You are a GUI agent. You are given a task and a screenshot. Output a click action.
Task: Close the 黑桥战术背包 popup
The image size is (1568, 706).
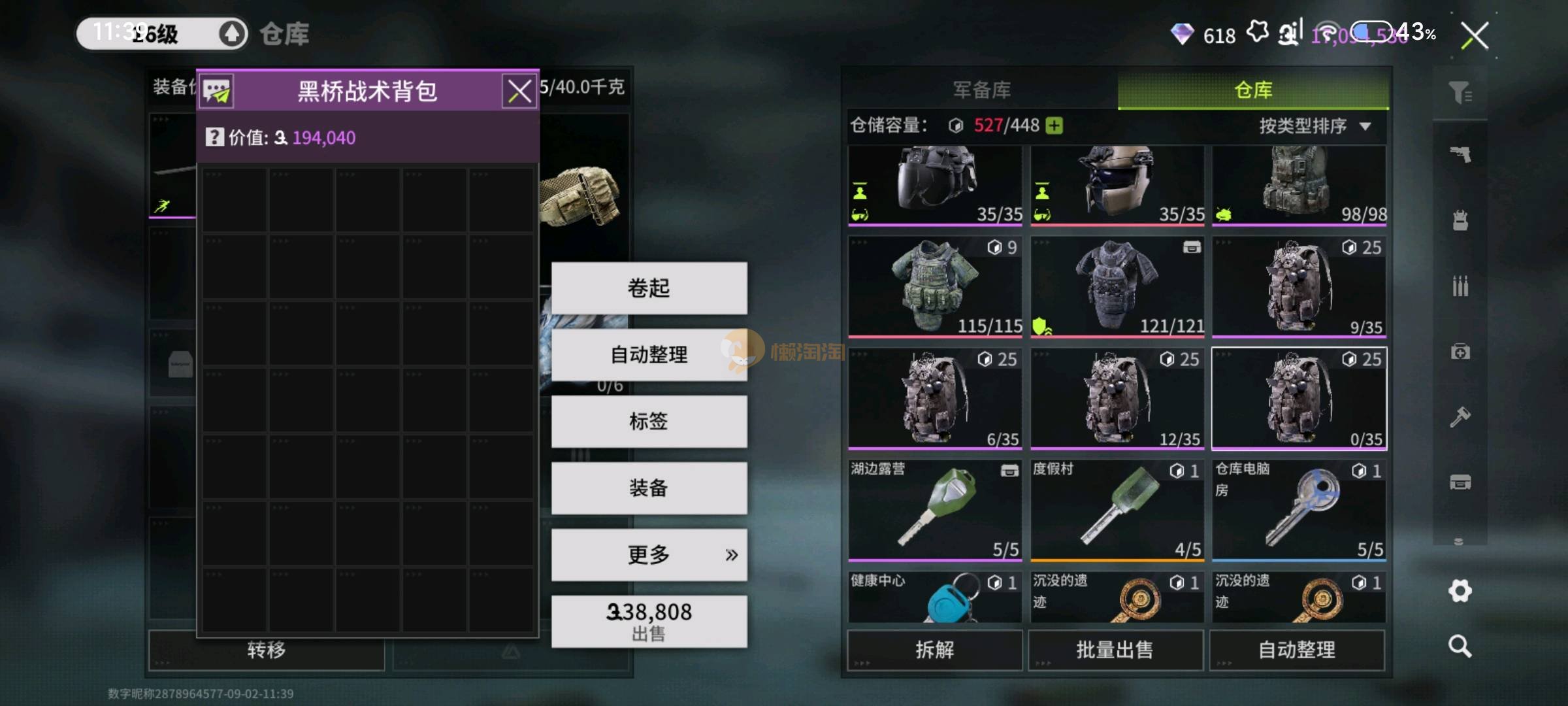point(519,92)
